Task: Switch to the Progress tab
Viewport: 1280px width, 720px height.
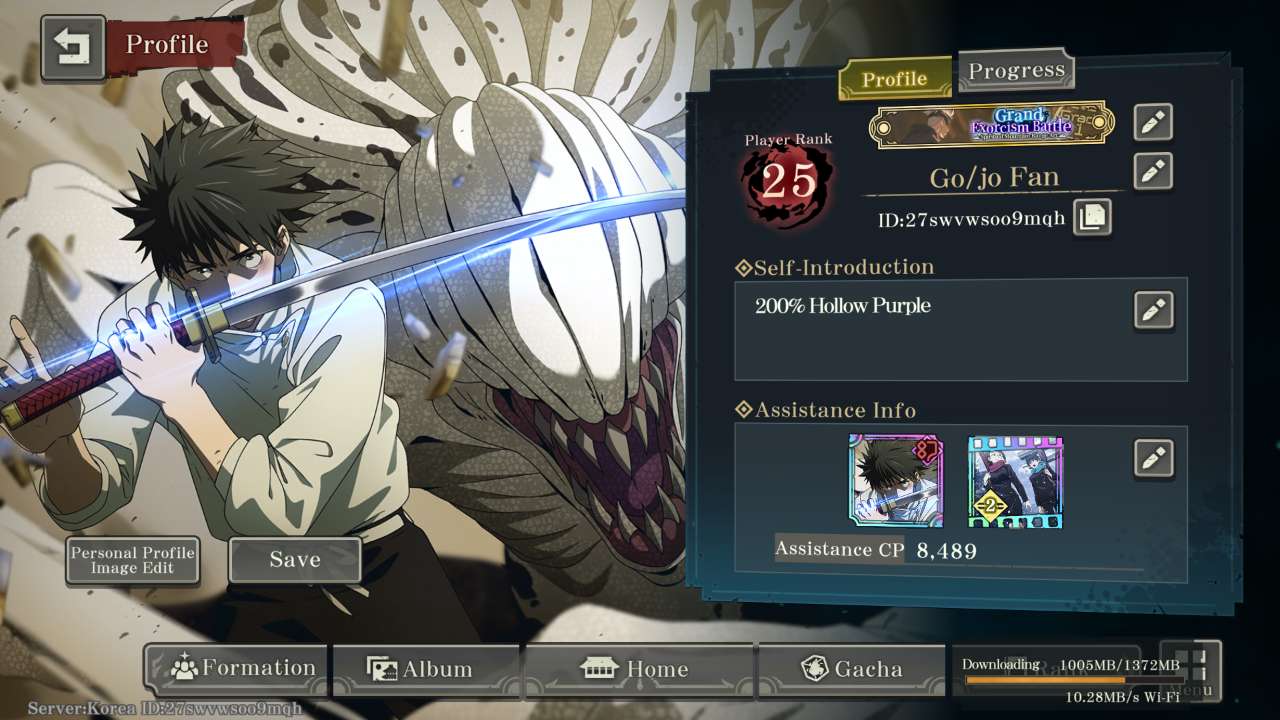Action: pyautogui.click(x=1016, y=71)
